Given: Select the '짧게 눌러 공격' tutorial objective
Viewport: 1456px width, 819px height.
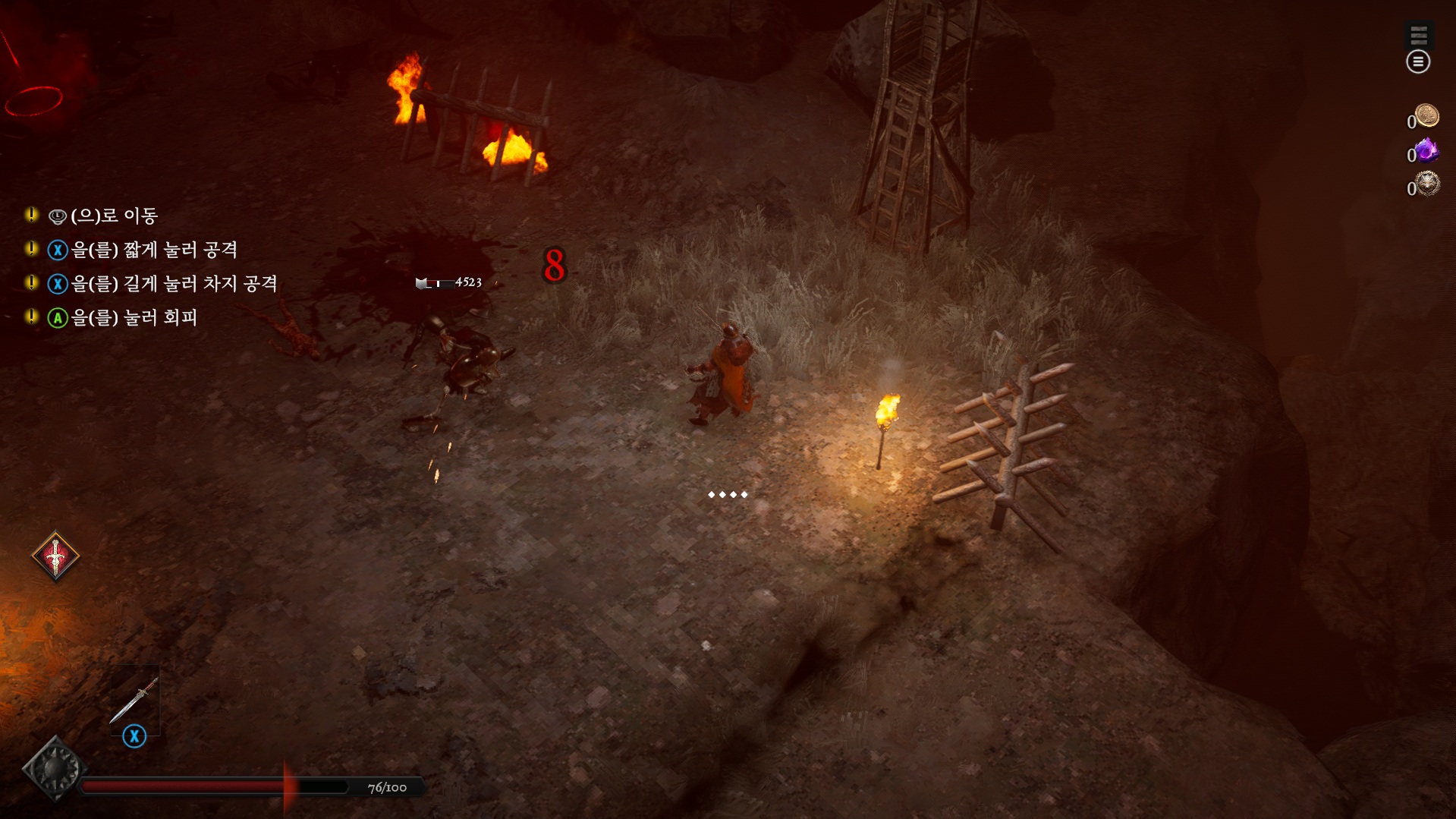Looking at the screenshot, I should pos(154,250).
